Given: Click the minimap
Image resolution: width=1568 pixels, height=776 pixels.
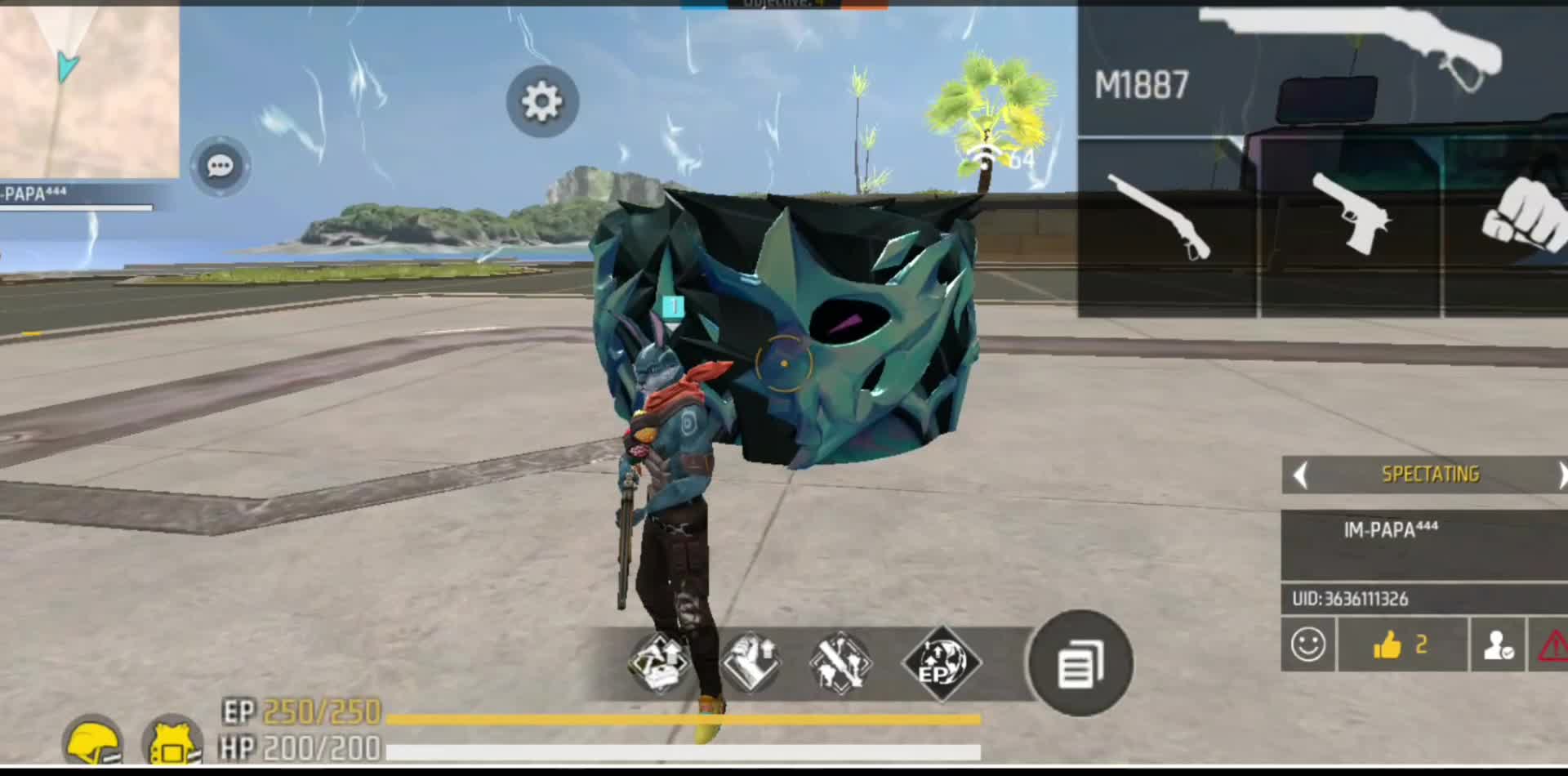Looking at the screenshot, I should (x=88, y=88).
